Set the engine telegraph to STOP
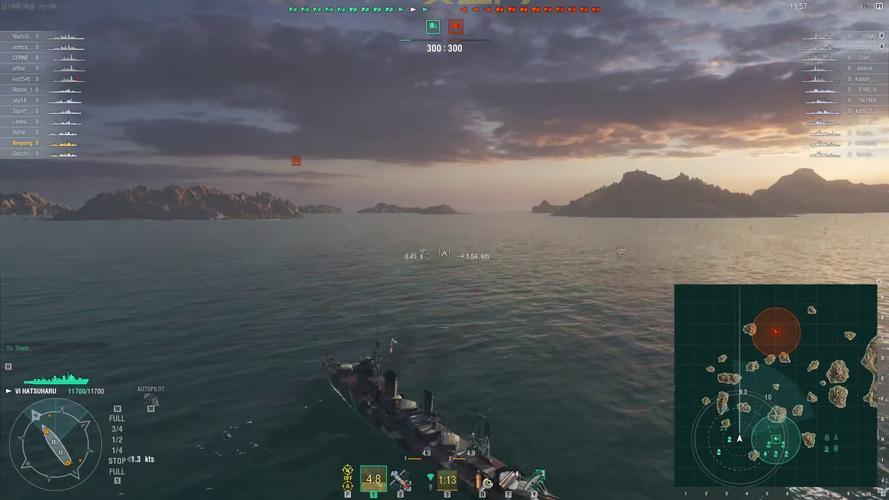 [117, 461]
